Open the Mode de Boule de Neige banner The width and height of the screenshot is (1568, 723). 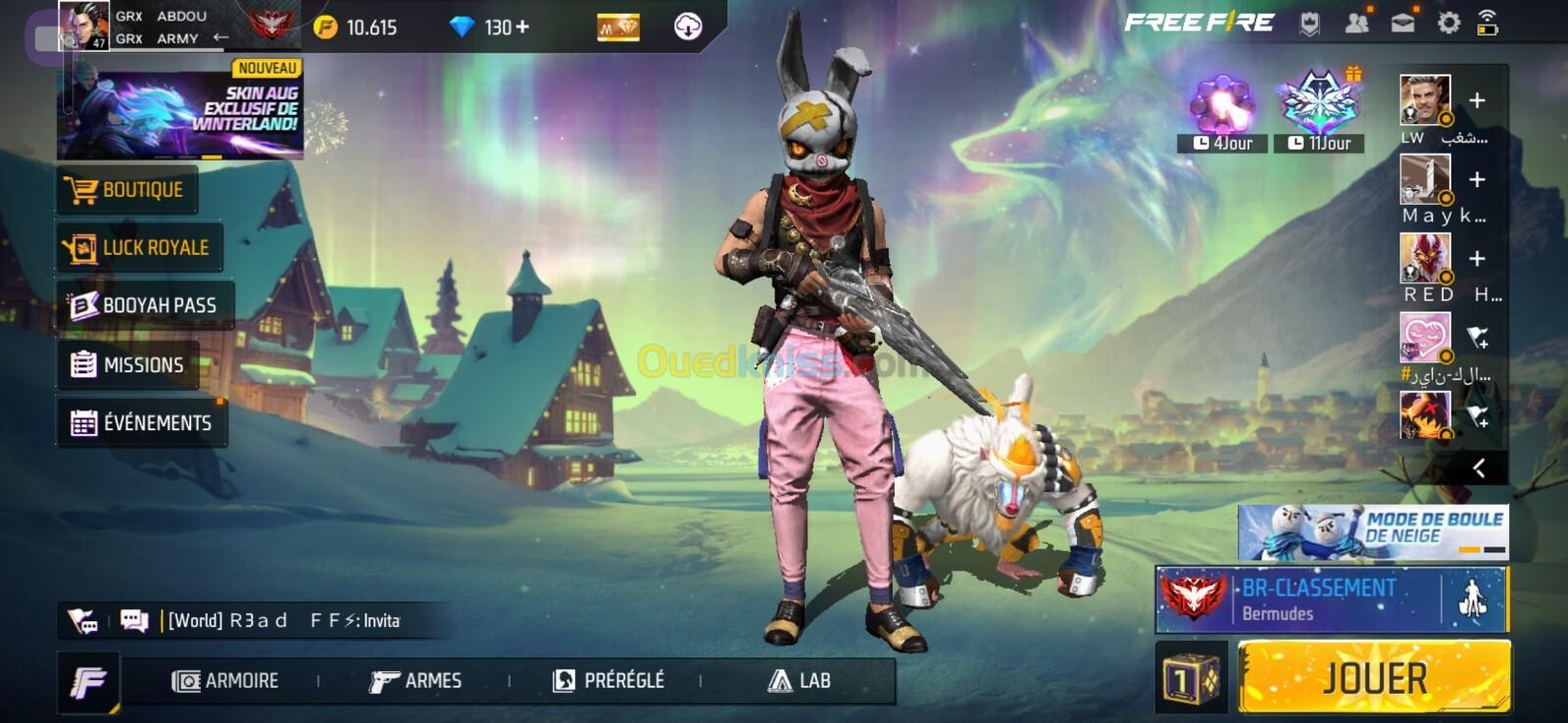pos(1372,532)
